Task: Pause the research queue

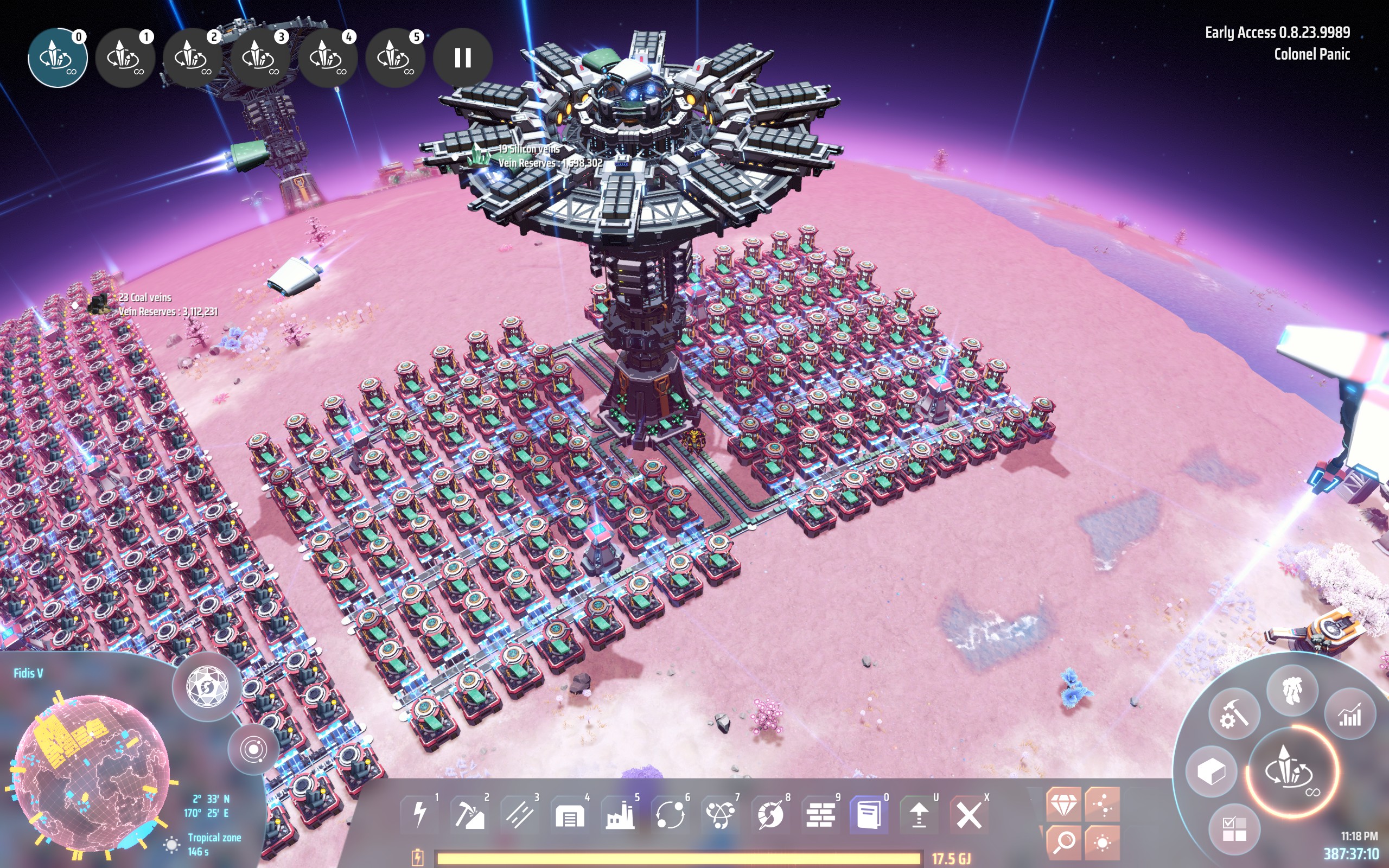Action: (463, 58)
